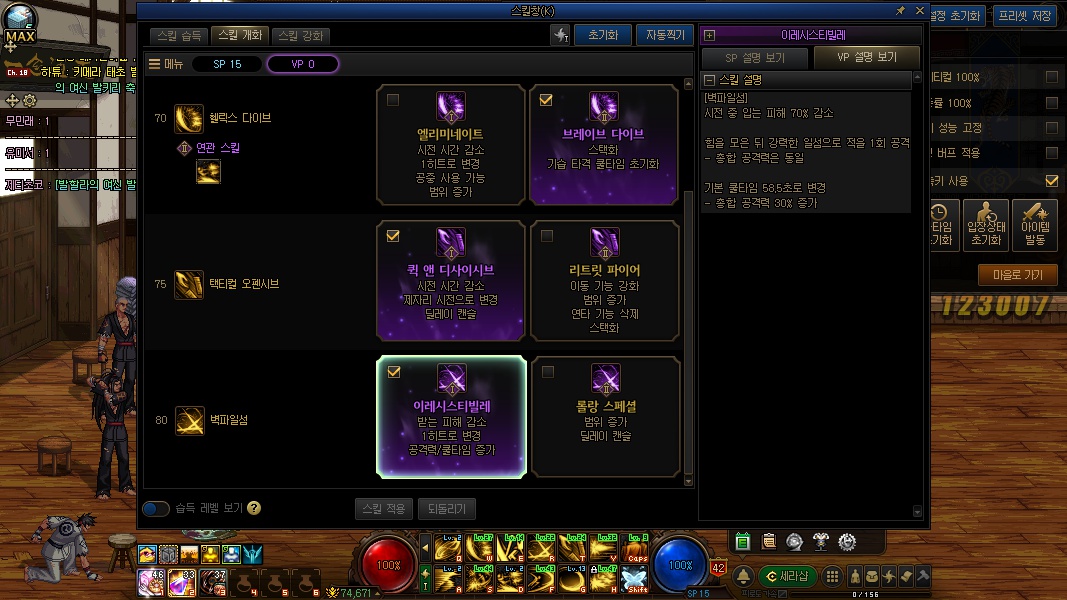Click the 되돌리기 revert button
This screenshot has height=600, width=1067.
coord(447,509)
